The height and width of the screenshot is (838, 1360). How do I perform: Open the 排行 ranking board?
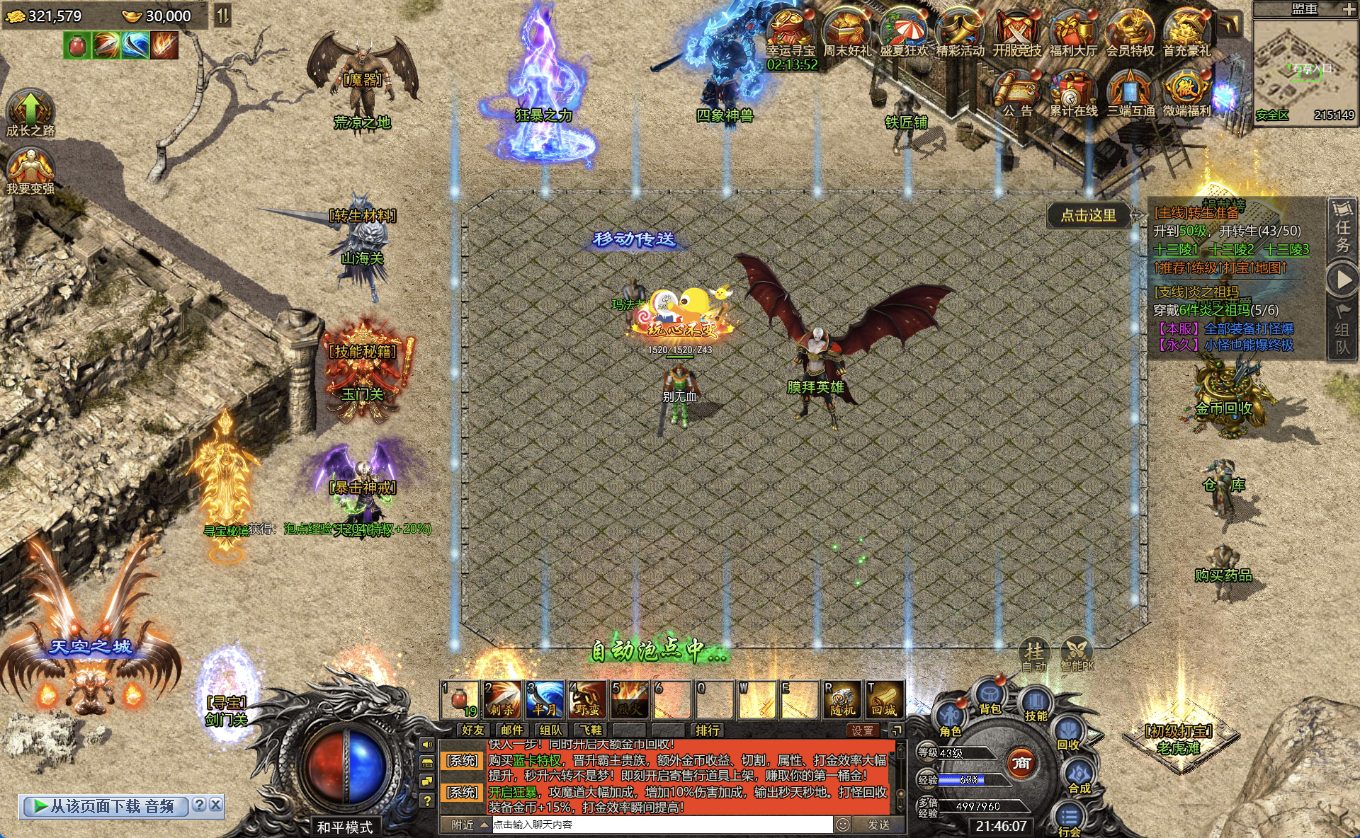[x=708, y=730]
